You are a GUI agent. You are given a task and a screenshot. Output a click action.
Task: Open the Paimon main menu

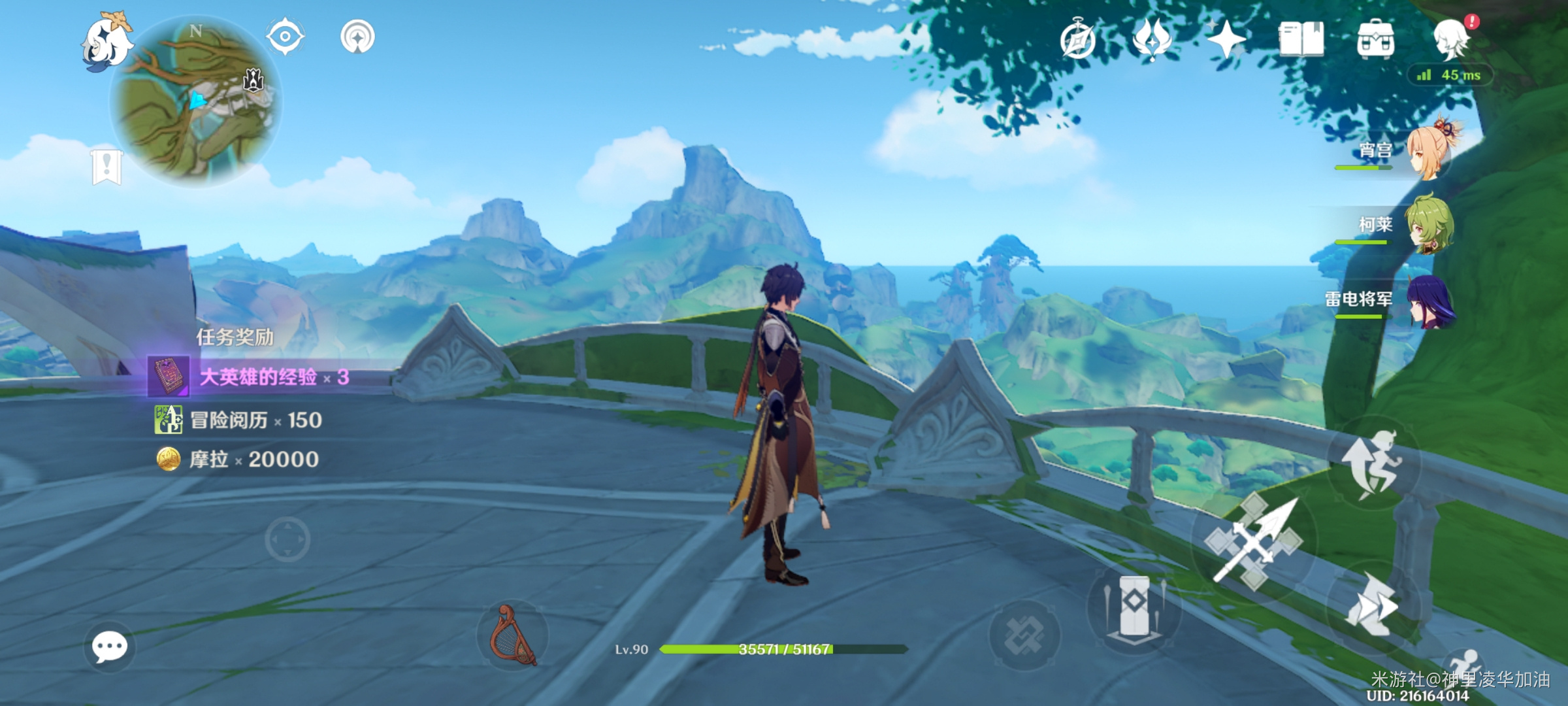click(x=106, y=41)
